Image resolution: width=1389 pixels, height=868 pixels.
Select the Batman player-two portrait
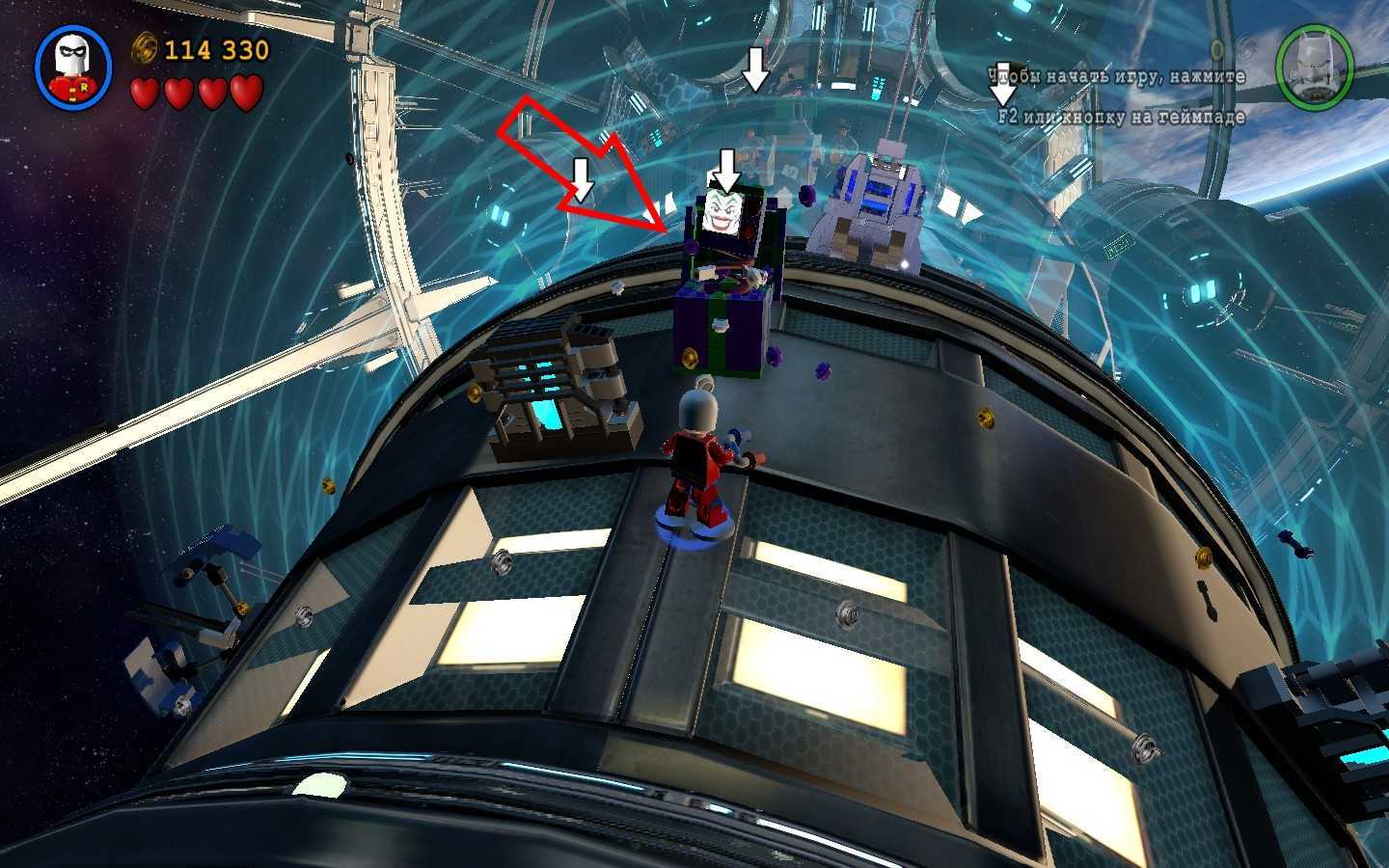(1314, 66)
